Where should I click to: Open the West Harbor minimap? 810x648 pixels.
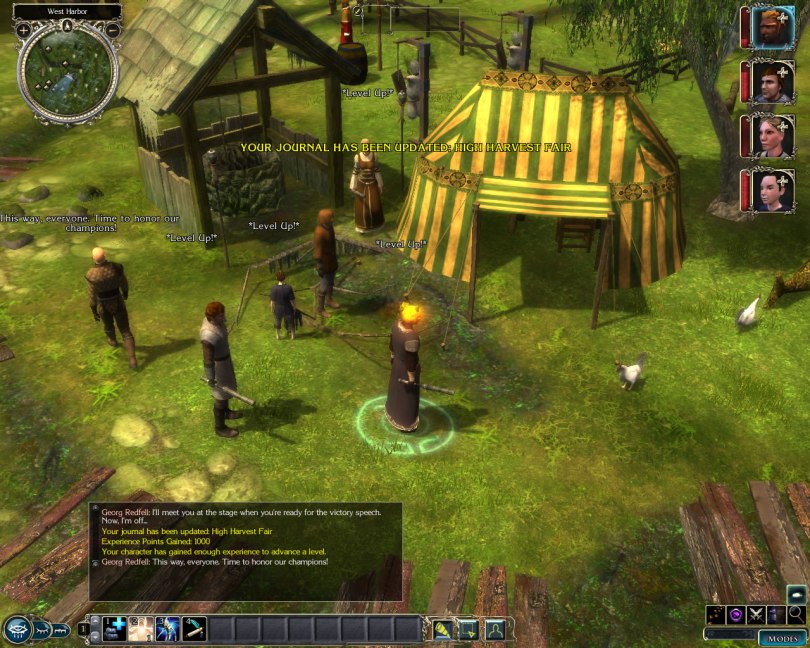click(x=67, y=68)
